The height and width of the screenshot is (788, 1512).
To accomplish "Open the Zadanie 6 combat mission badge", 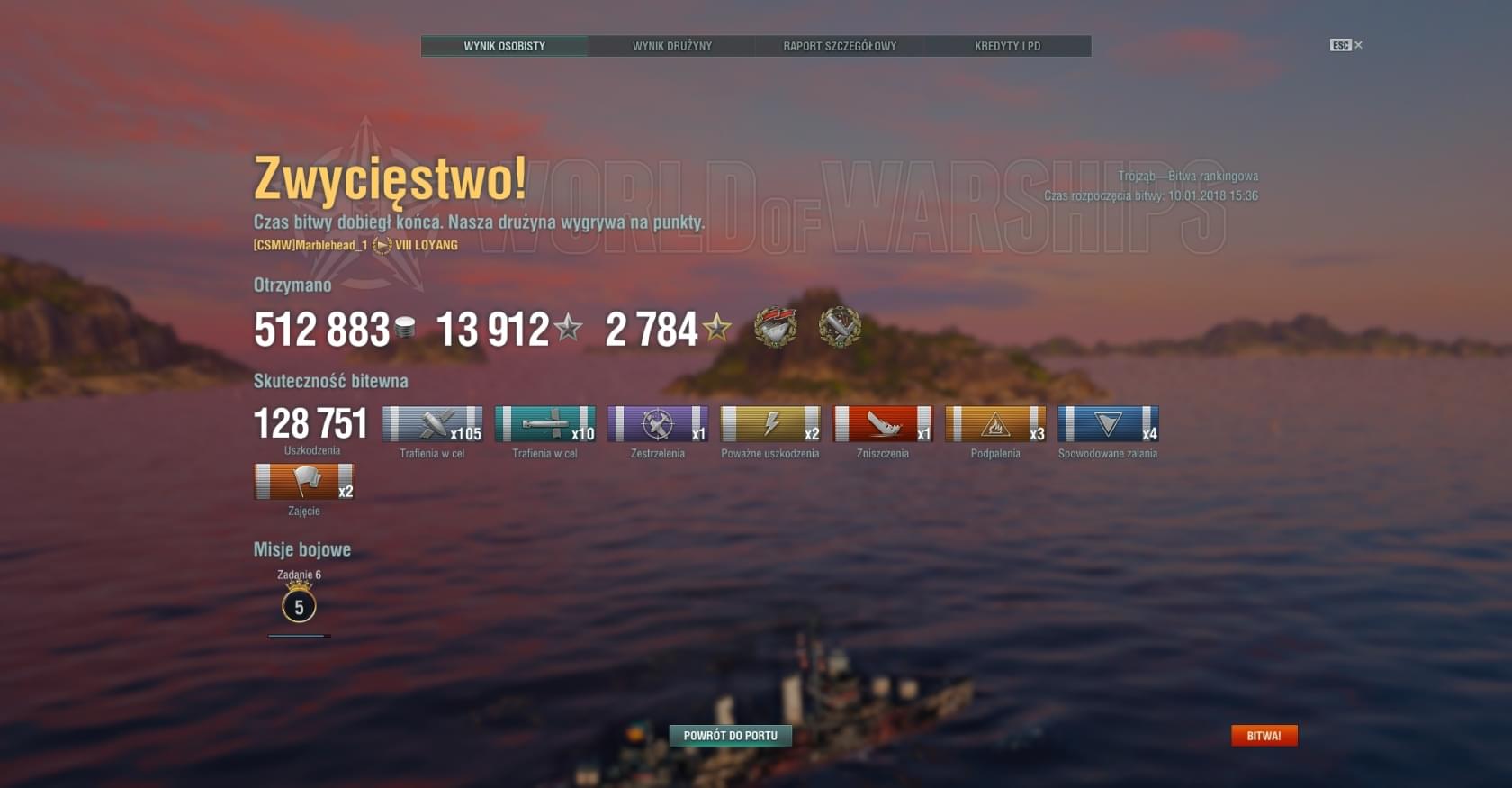I will pyautogui.click(x=299, y=606).
